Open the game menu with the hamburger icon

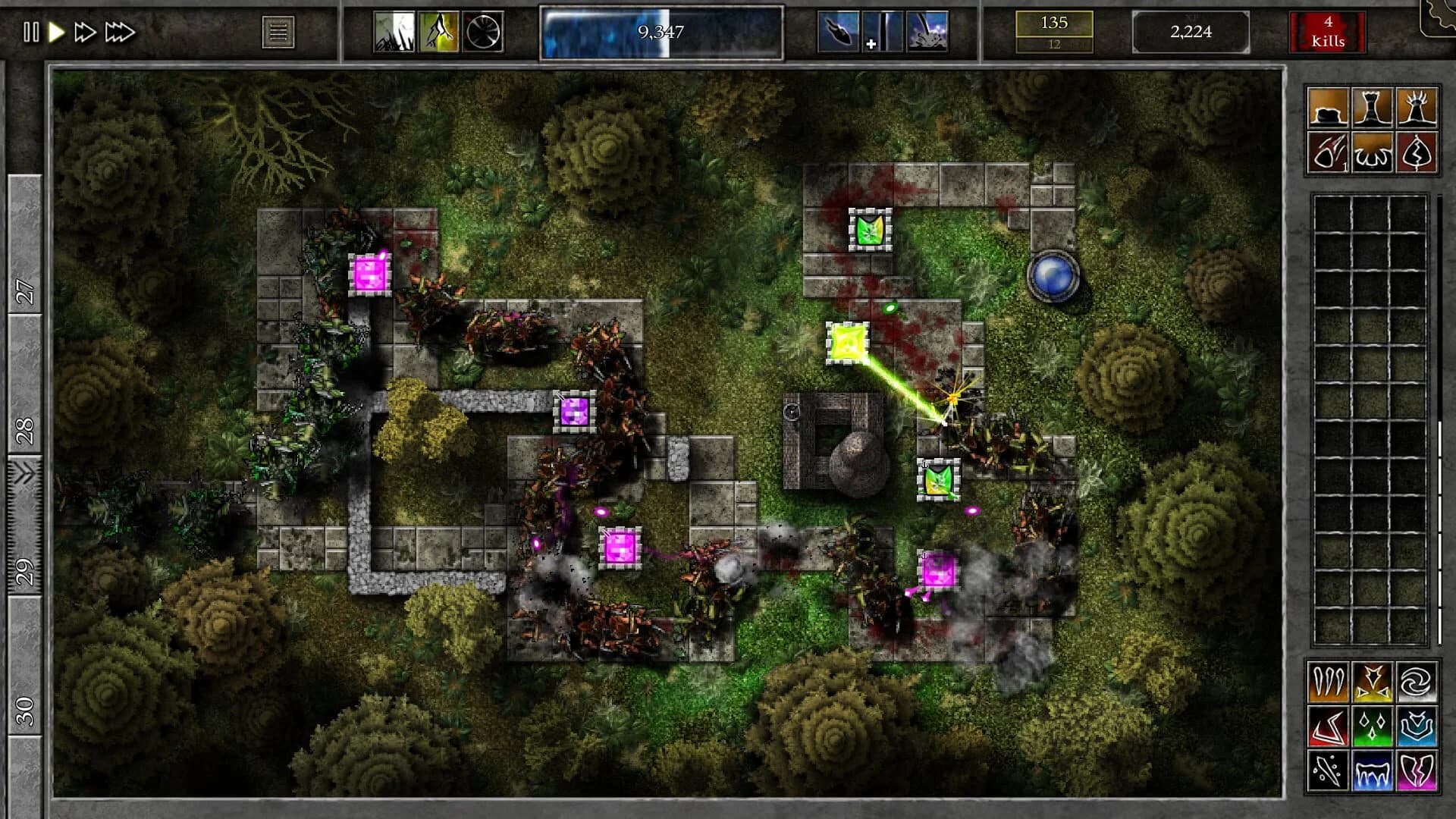pos(279,30)
